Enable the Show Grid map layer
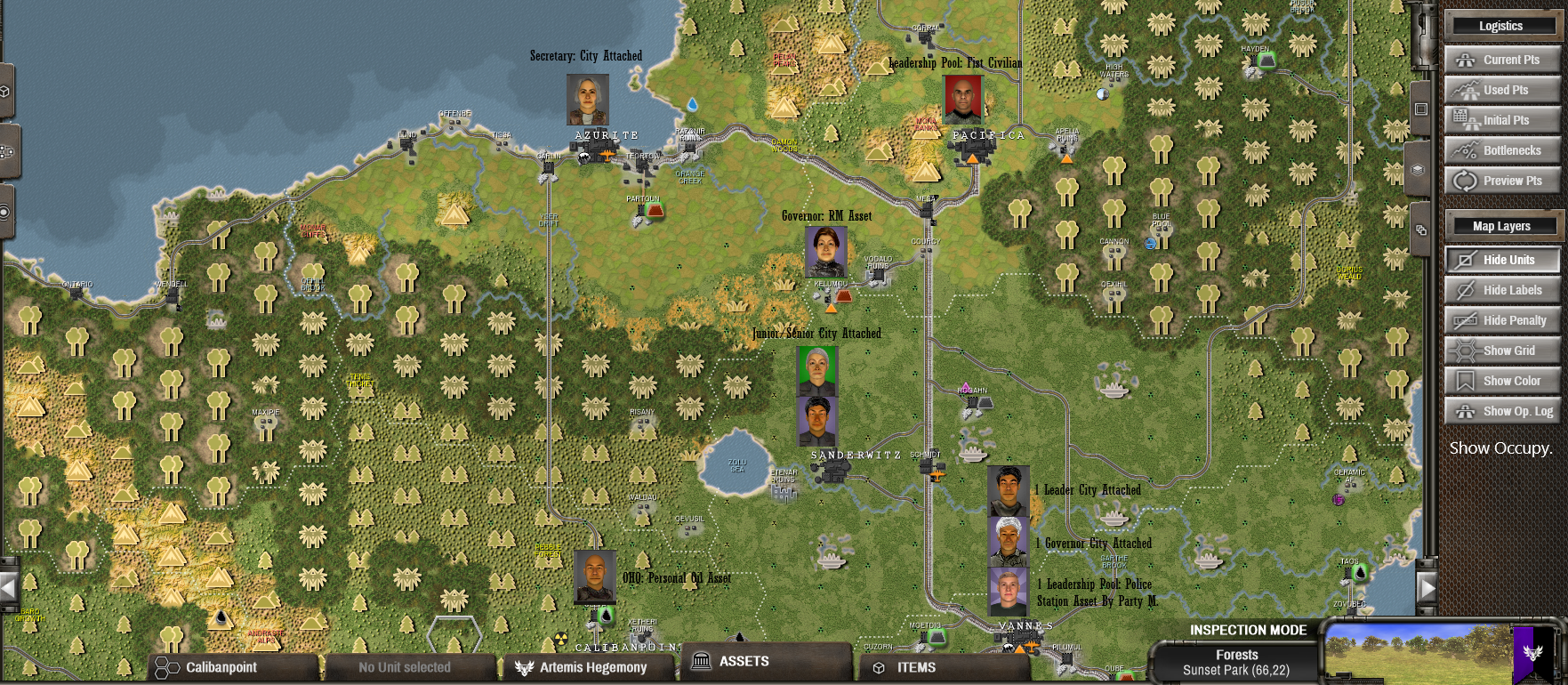The height and width of the screenshot is (685, 1568). click(1501, 351)
